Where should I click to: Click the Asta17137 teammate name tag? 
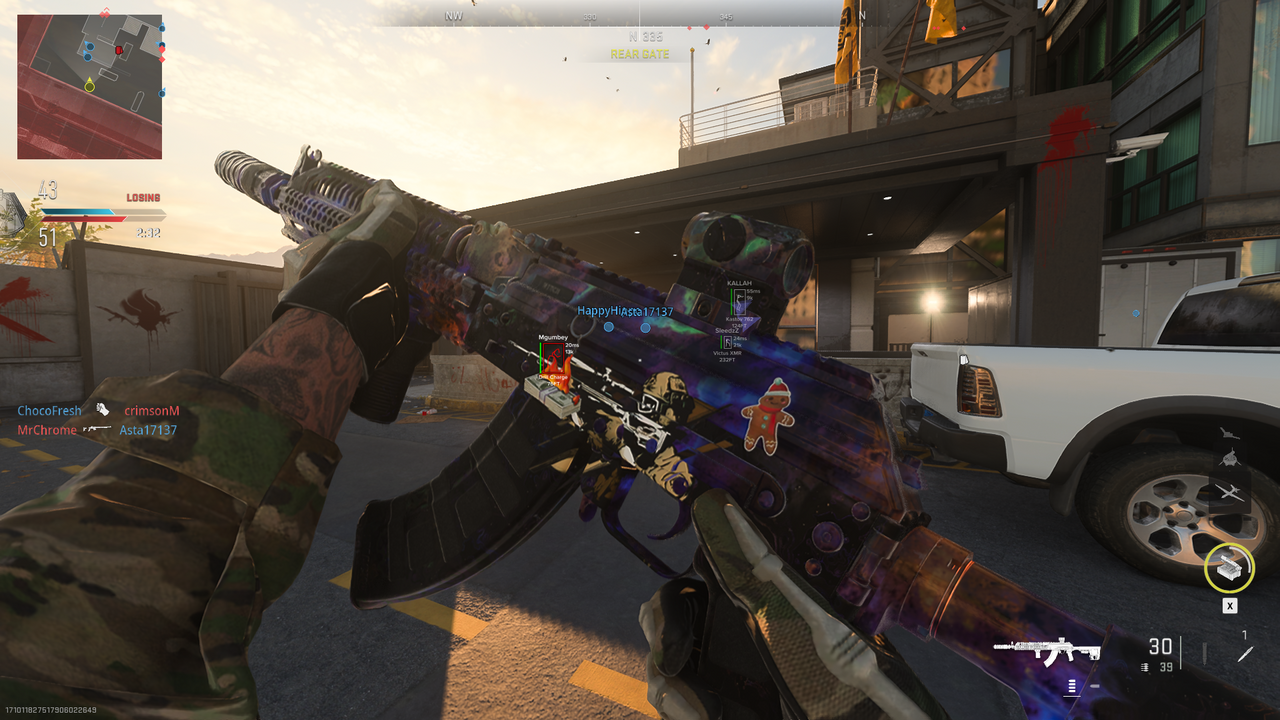pyautogui.click(x=646, y=312)
